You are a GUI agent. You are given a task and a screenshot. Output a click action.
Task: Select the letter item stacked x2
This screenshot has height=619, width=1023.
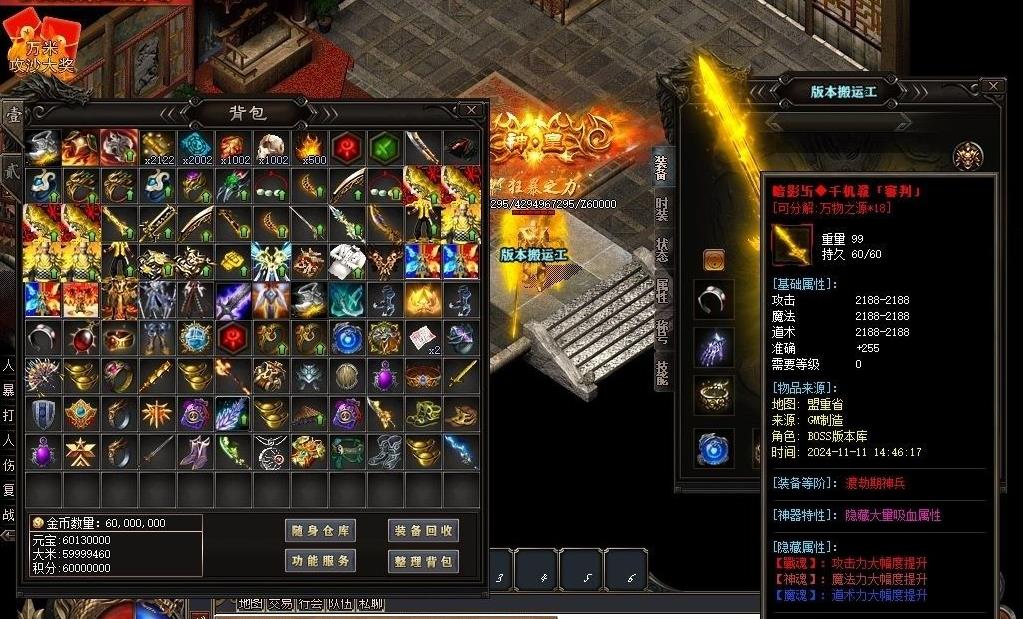pos(423,338)
